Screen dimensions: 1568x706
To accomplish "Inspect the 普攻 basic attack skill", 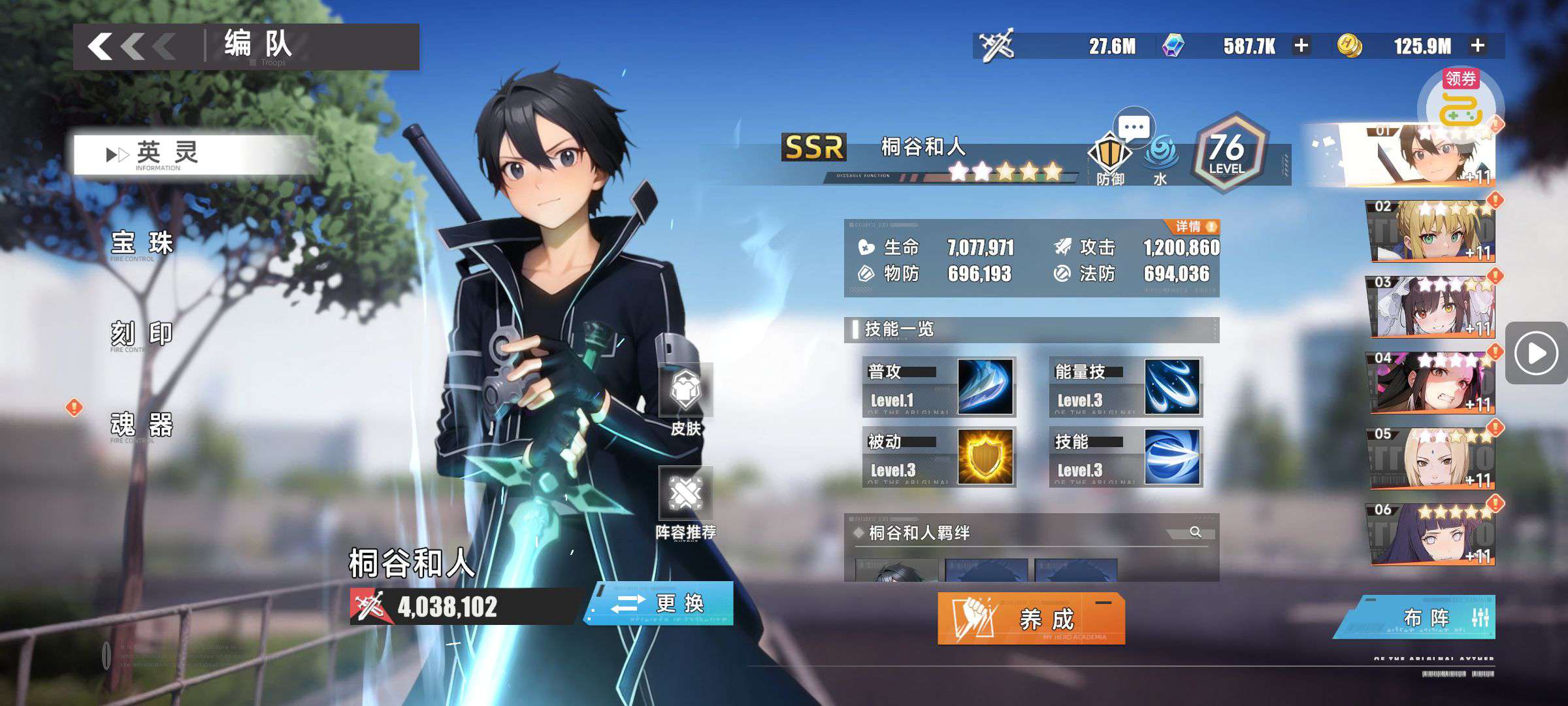I will (x=985, y=386).
